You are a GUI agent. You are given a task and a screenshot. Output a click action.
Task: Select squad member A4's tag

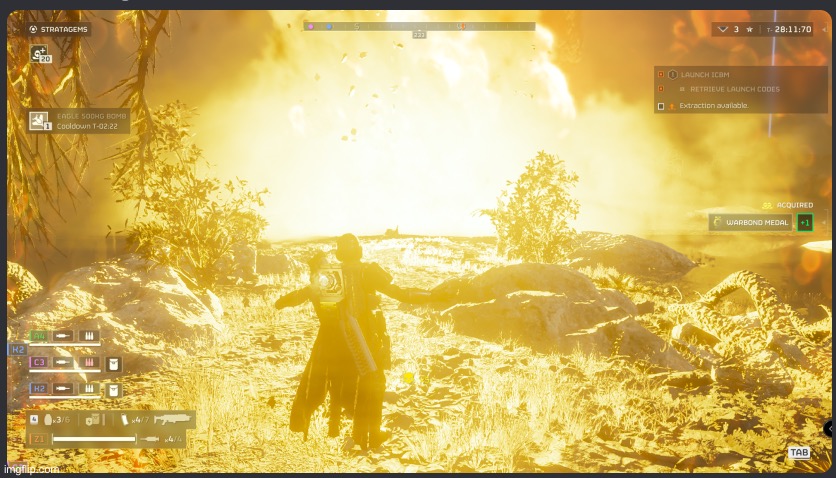[38, 336]
